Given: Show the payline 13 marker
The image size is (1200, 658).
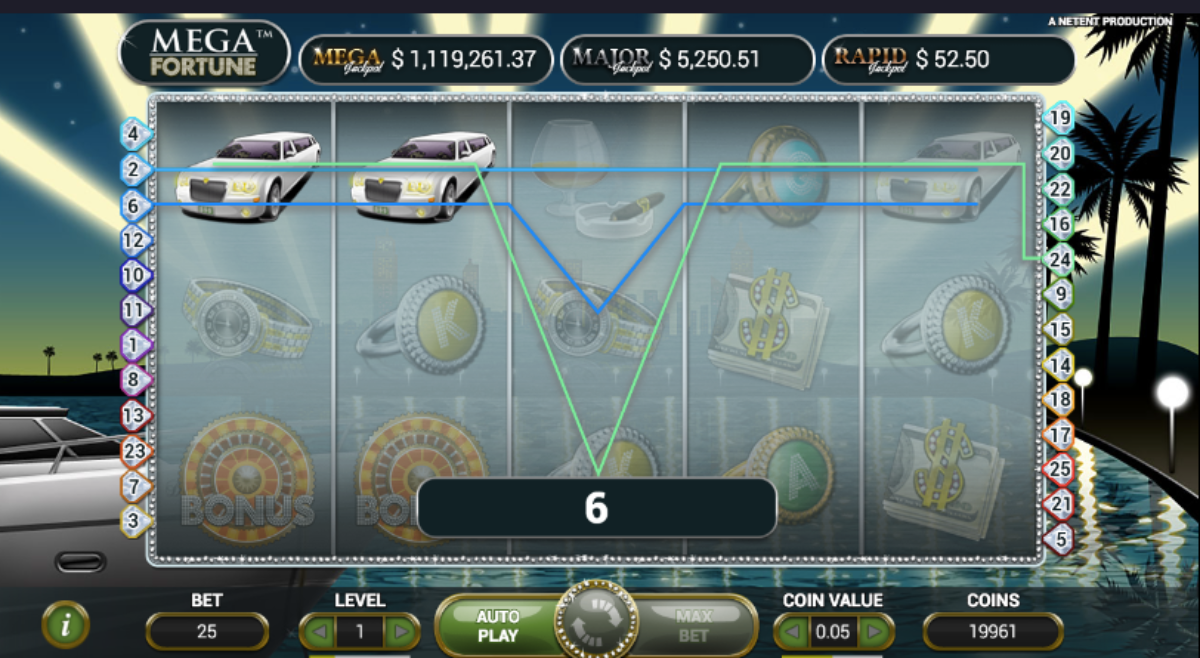Looking at the screenshot, I should 135,415.
